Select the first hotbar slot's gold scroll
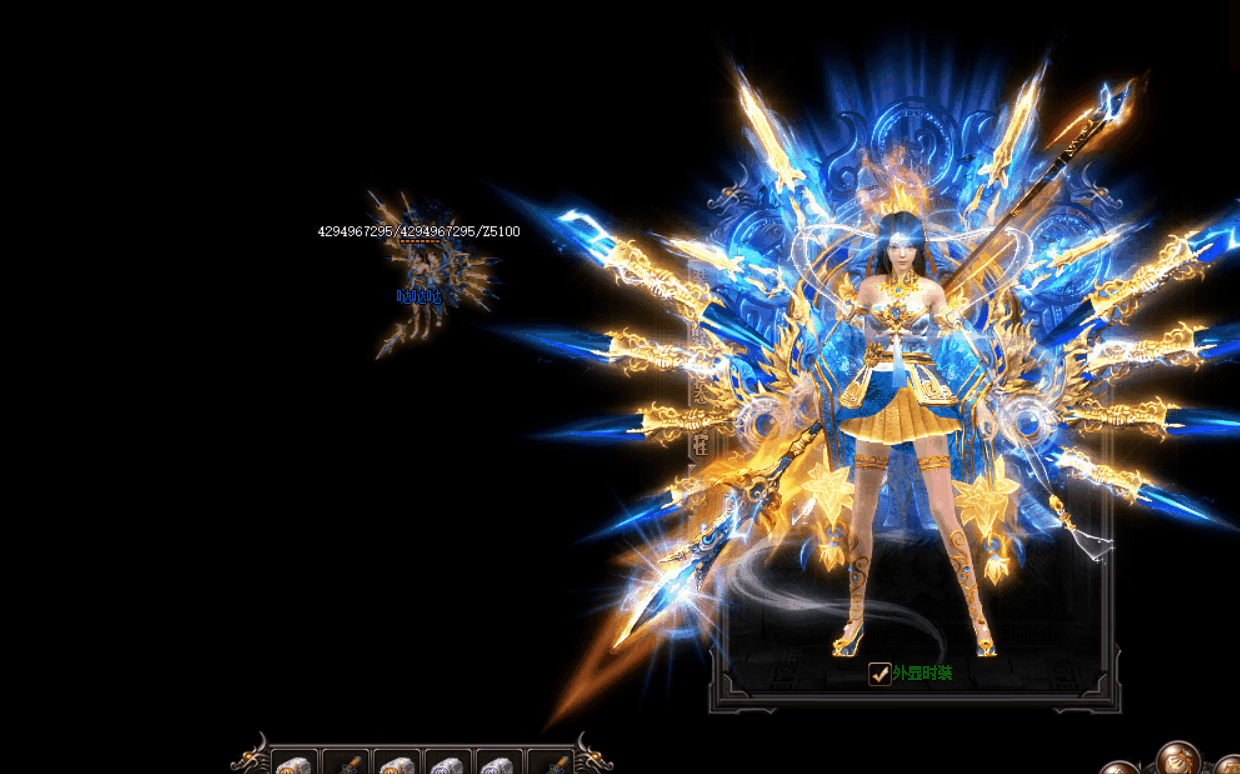Image resolution: width=1240 pixels, height=774 pixels. (294, 765)
